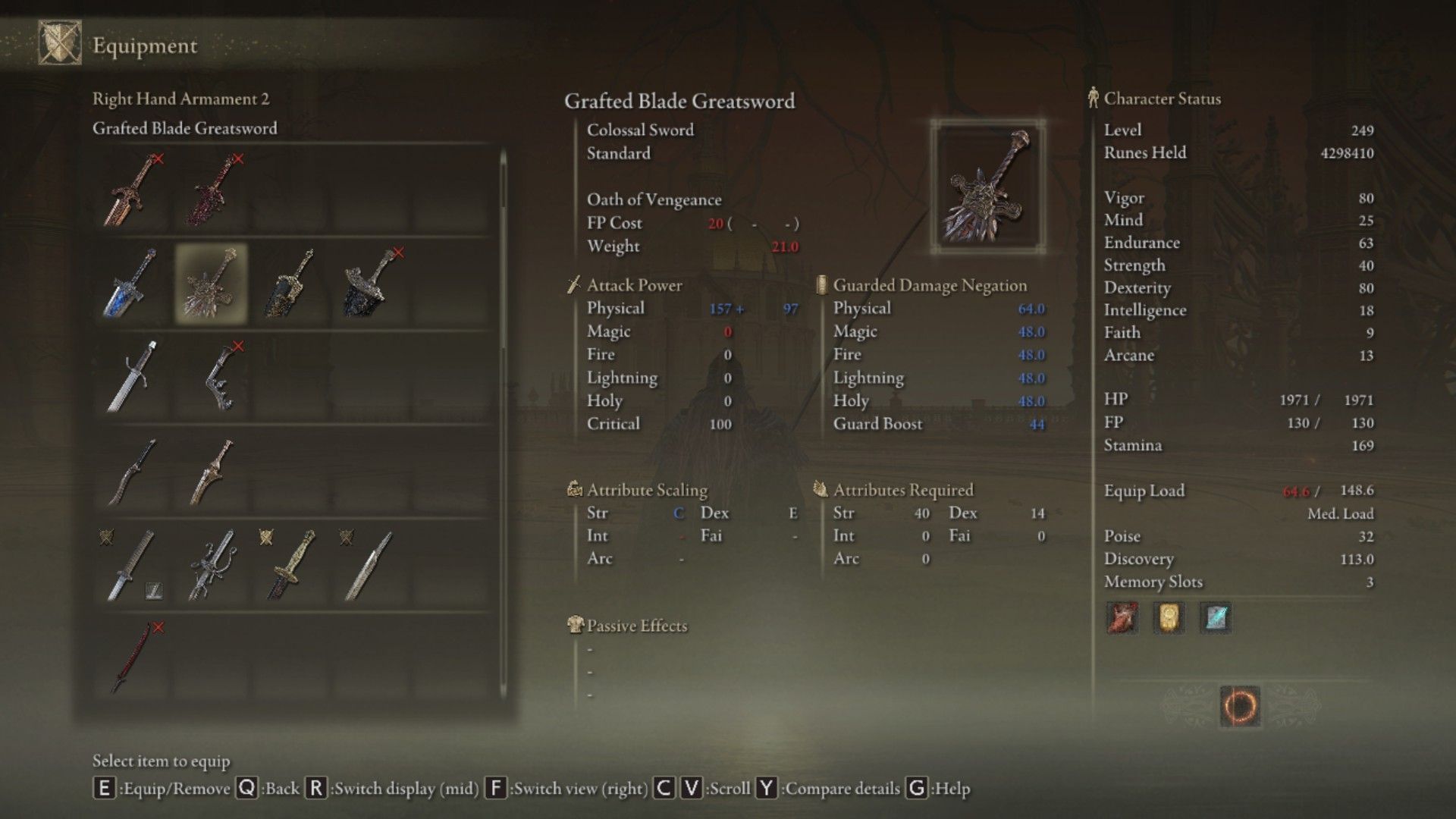
Task: Click the figure icon next to Character Status
Action: 1093,97
